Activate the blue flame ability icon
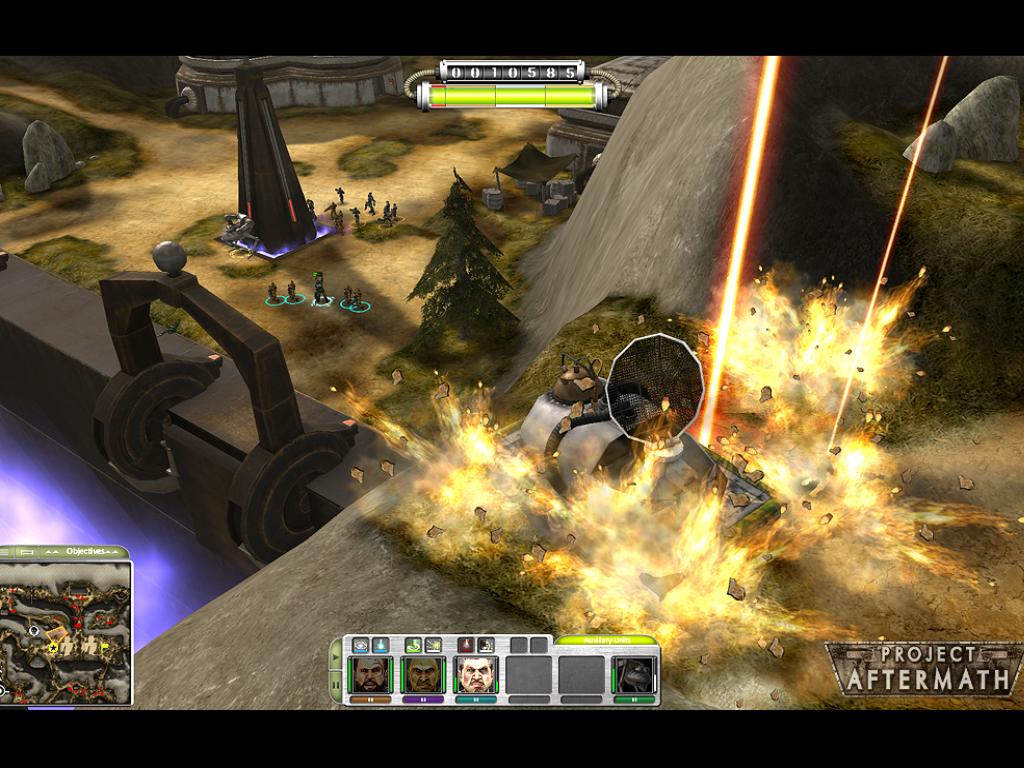1024x768 pixels. coord(380,645)
